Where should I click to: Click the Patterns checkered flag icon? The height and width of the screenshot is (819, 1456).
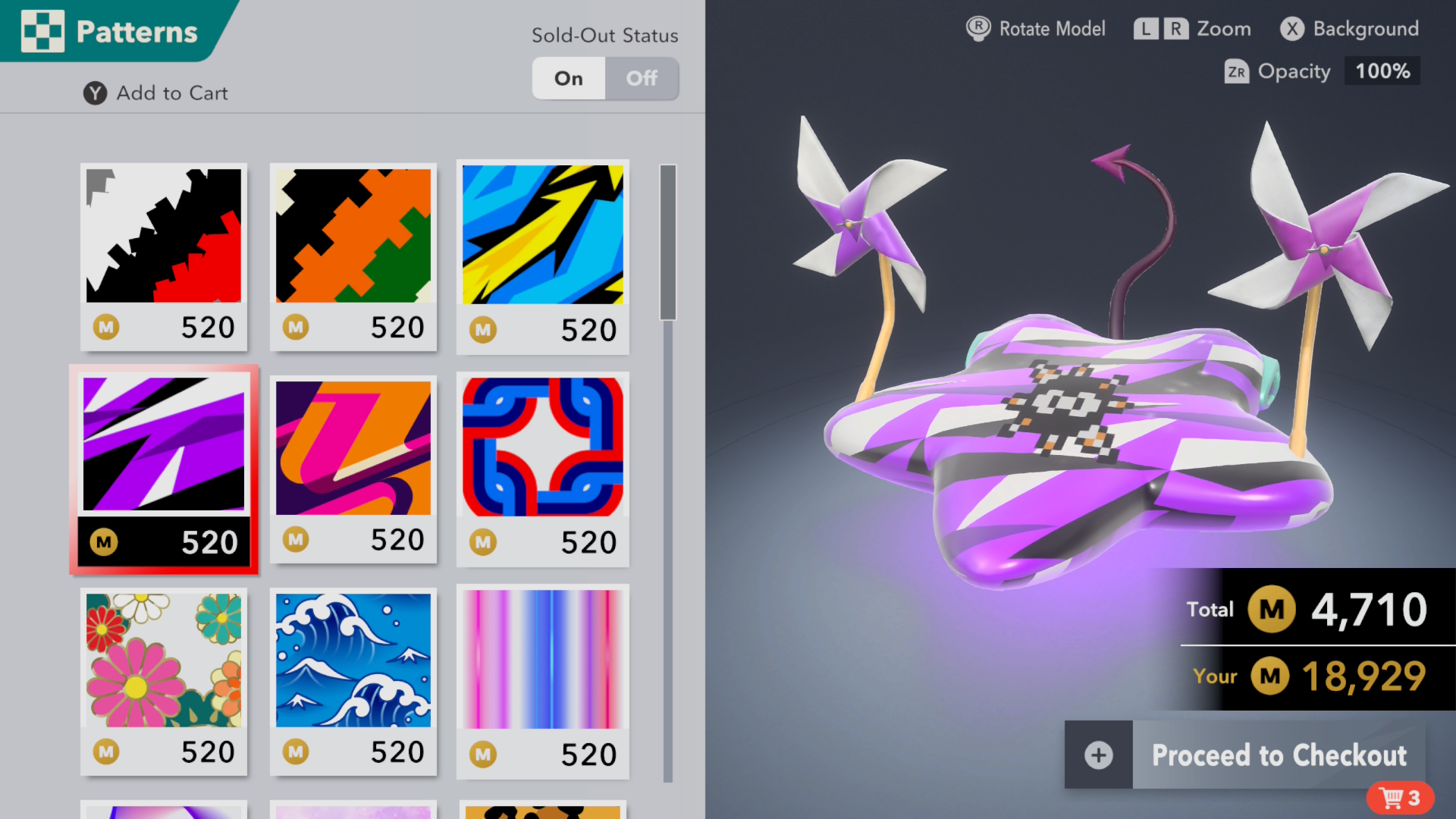pyautogui.click(x=42, y=31)
